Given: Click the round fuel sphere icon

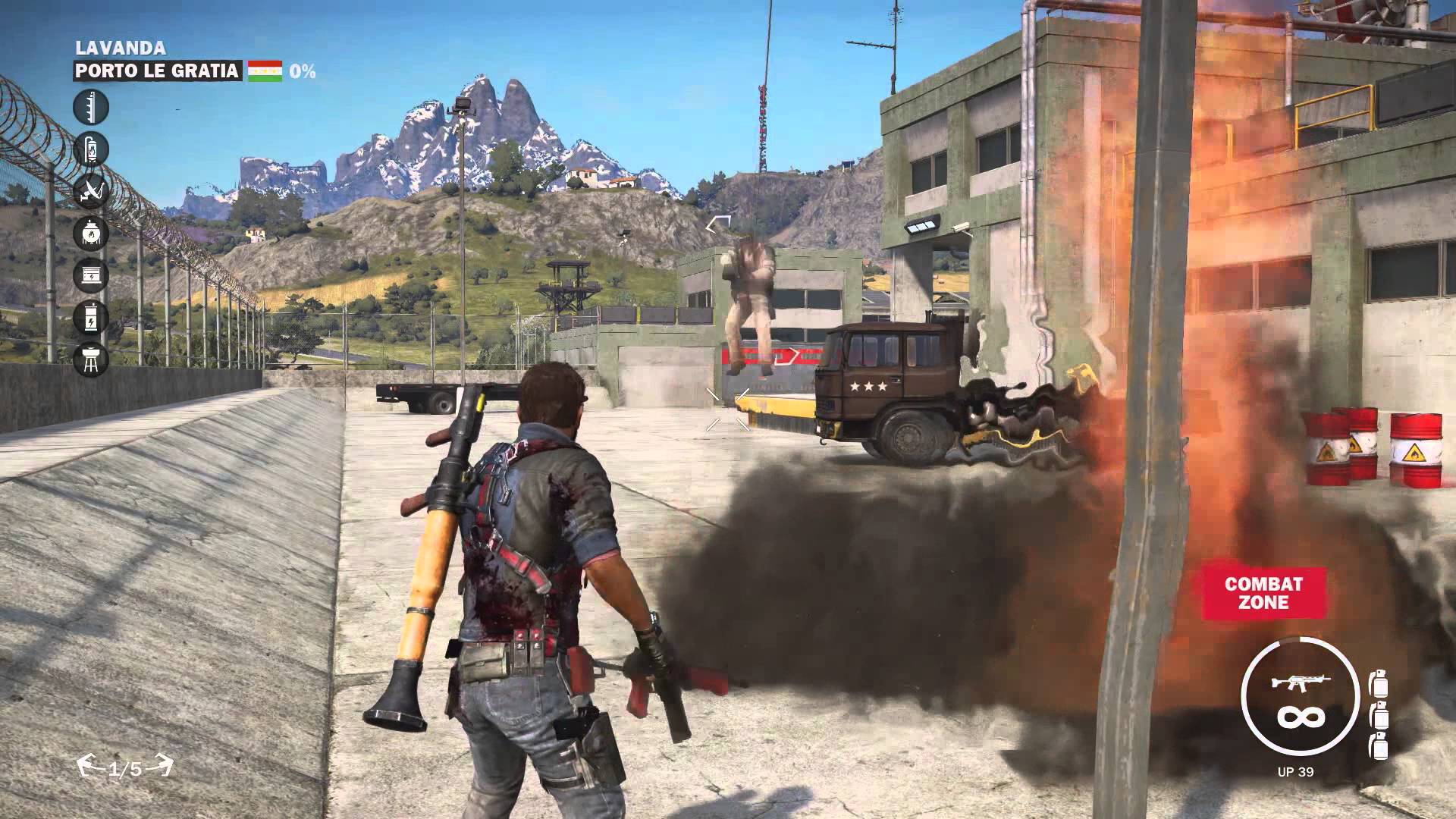Looking at the screenshot, I should click(91, 232).
